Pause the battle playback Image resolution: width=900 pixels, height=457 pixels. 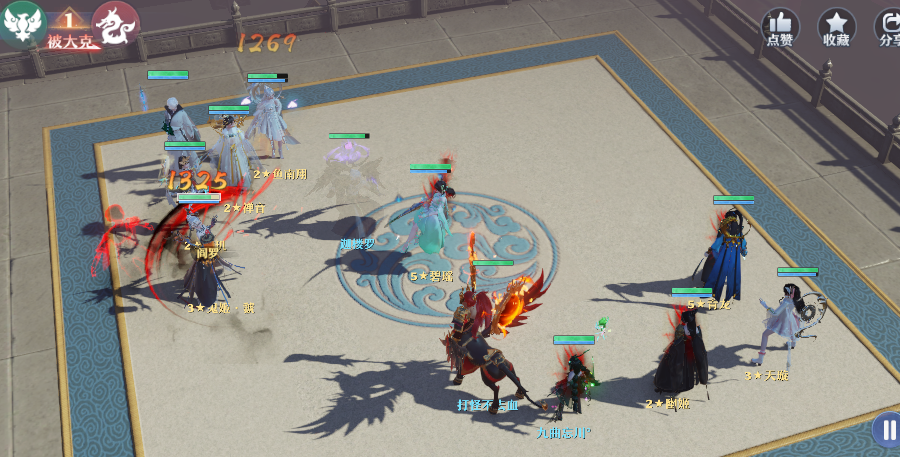[x=887, y=430]
